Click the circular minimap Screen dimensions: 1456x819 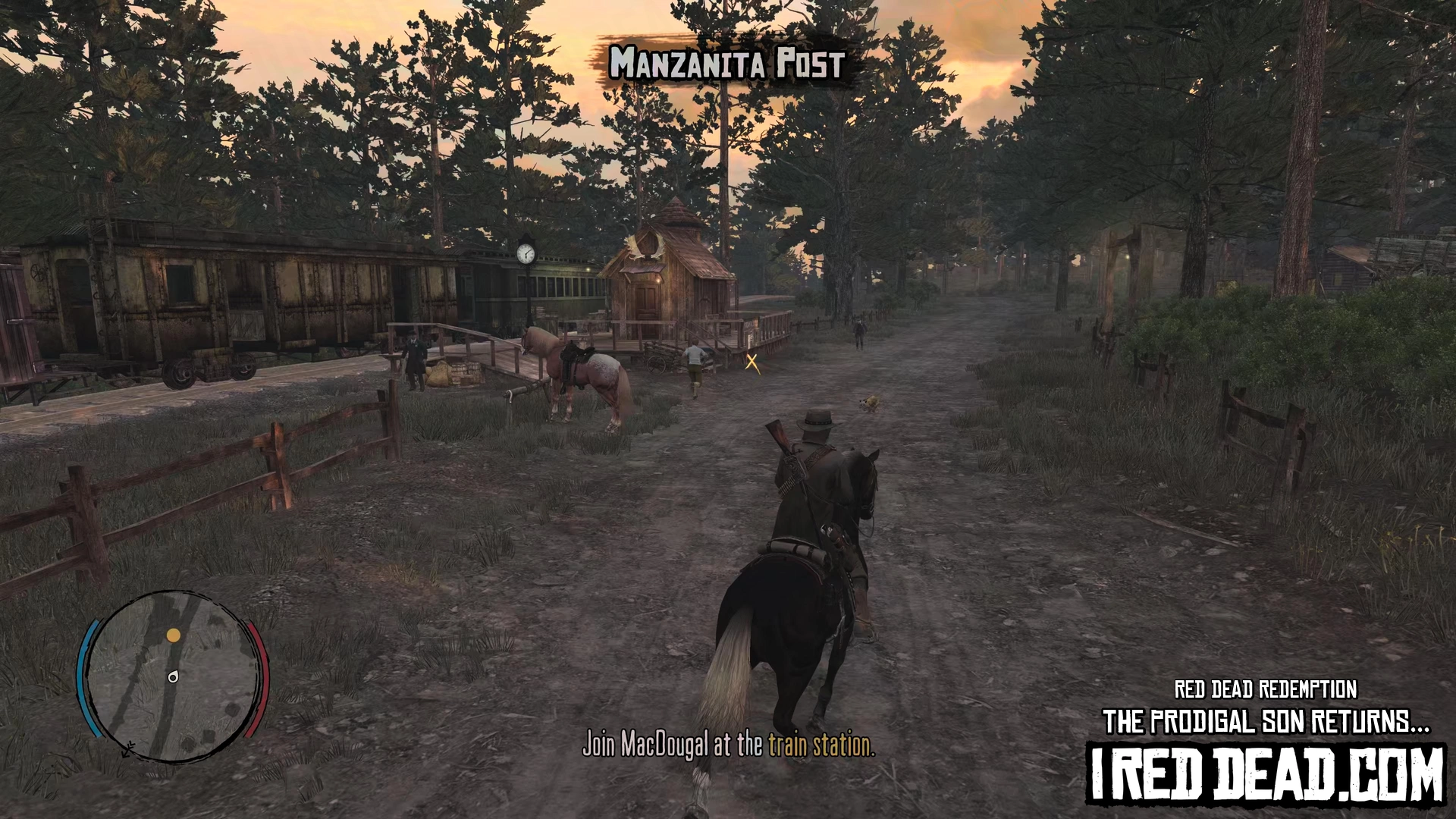[173, 677]
